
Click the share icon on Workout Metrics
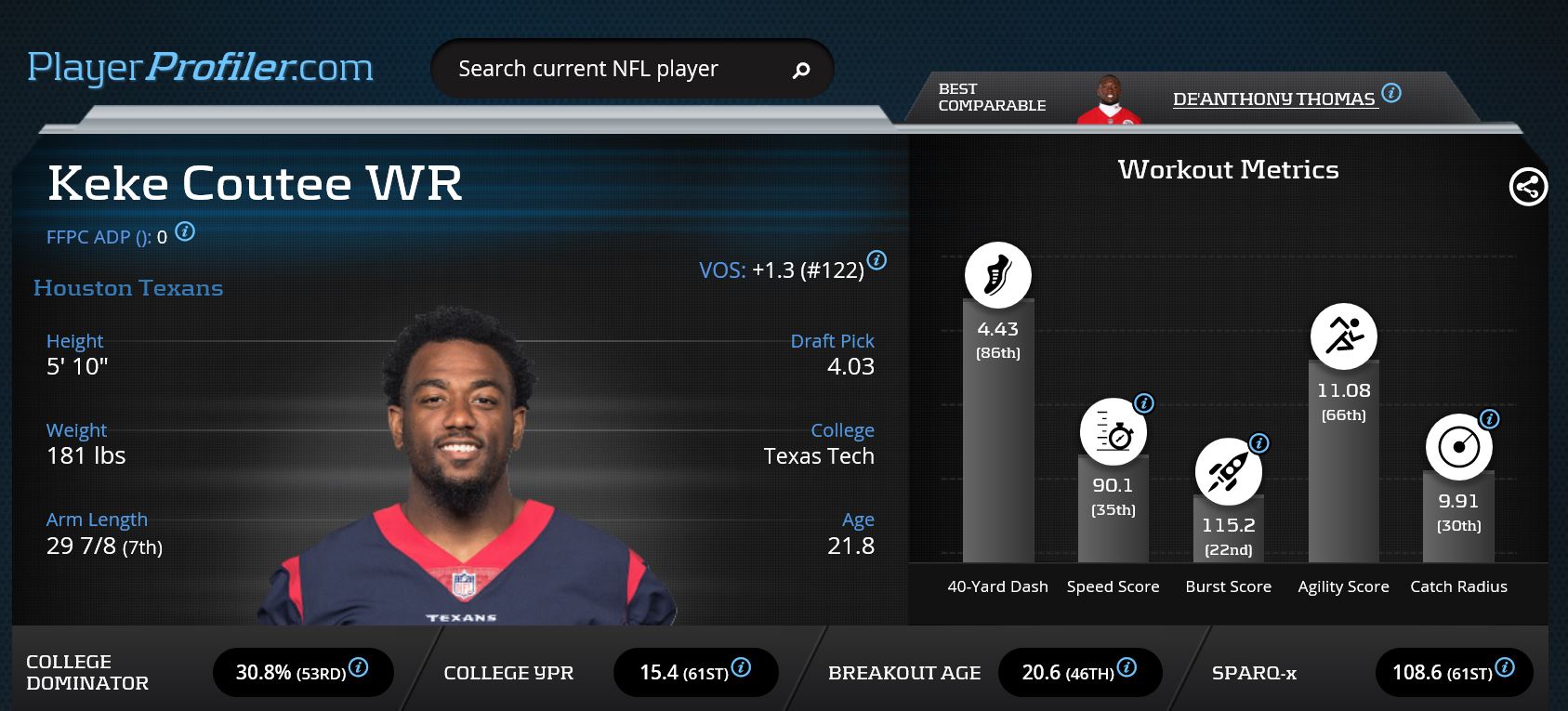[x=1528, y=187]
